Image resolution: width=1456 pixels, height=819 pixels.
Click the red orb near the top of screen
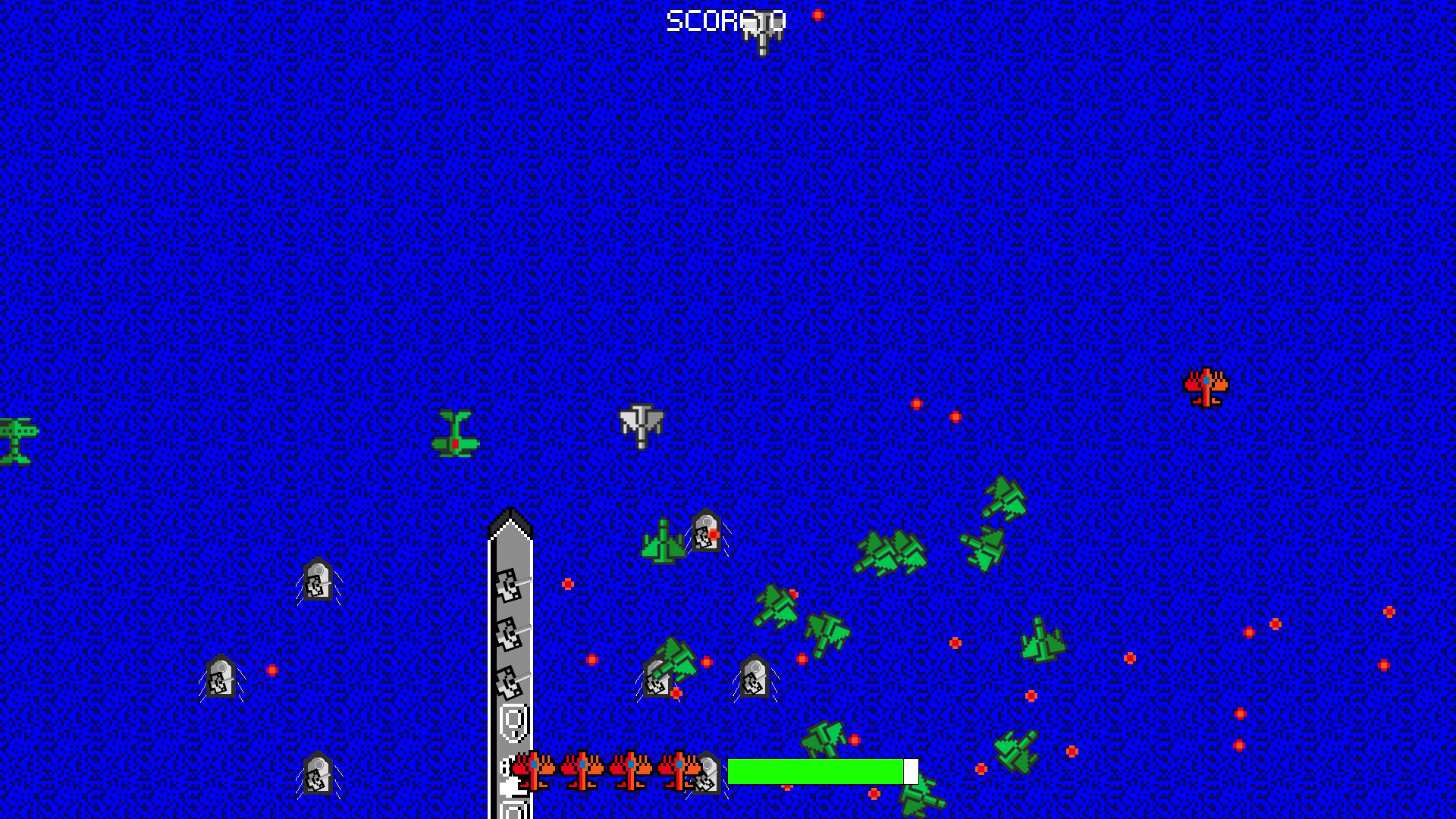[x=819, y=15]
